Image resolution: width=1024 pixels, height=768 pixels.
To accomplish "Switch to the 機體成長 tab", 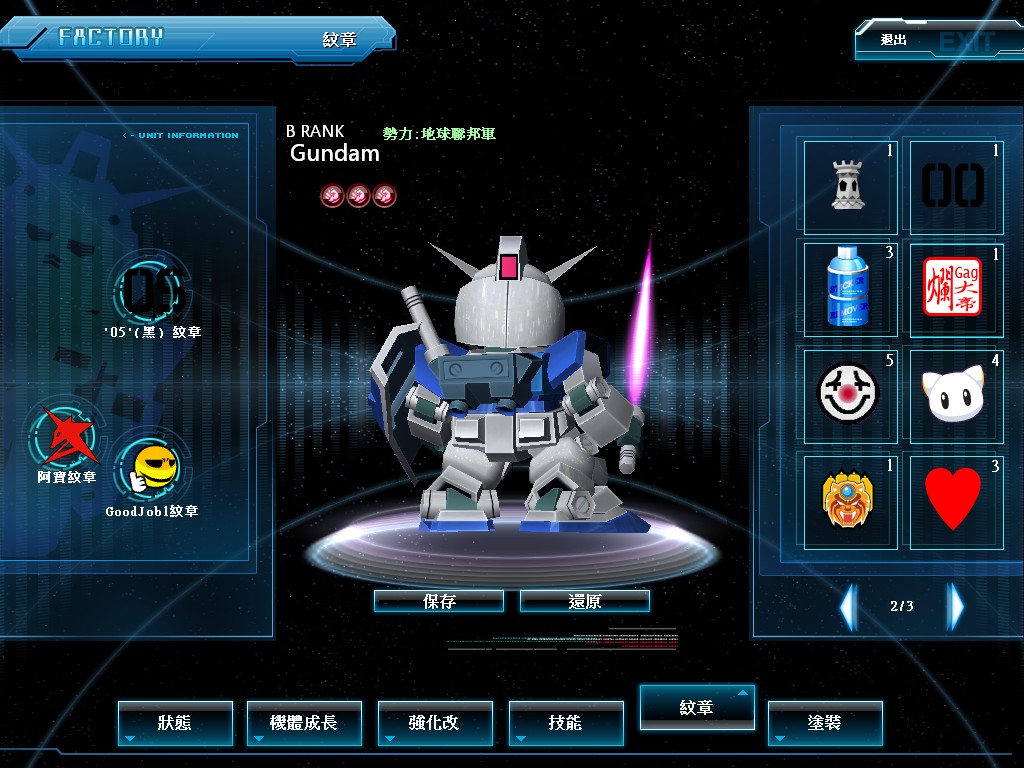I will click(x=304, y=722).
